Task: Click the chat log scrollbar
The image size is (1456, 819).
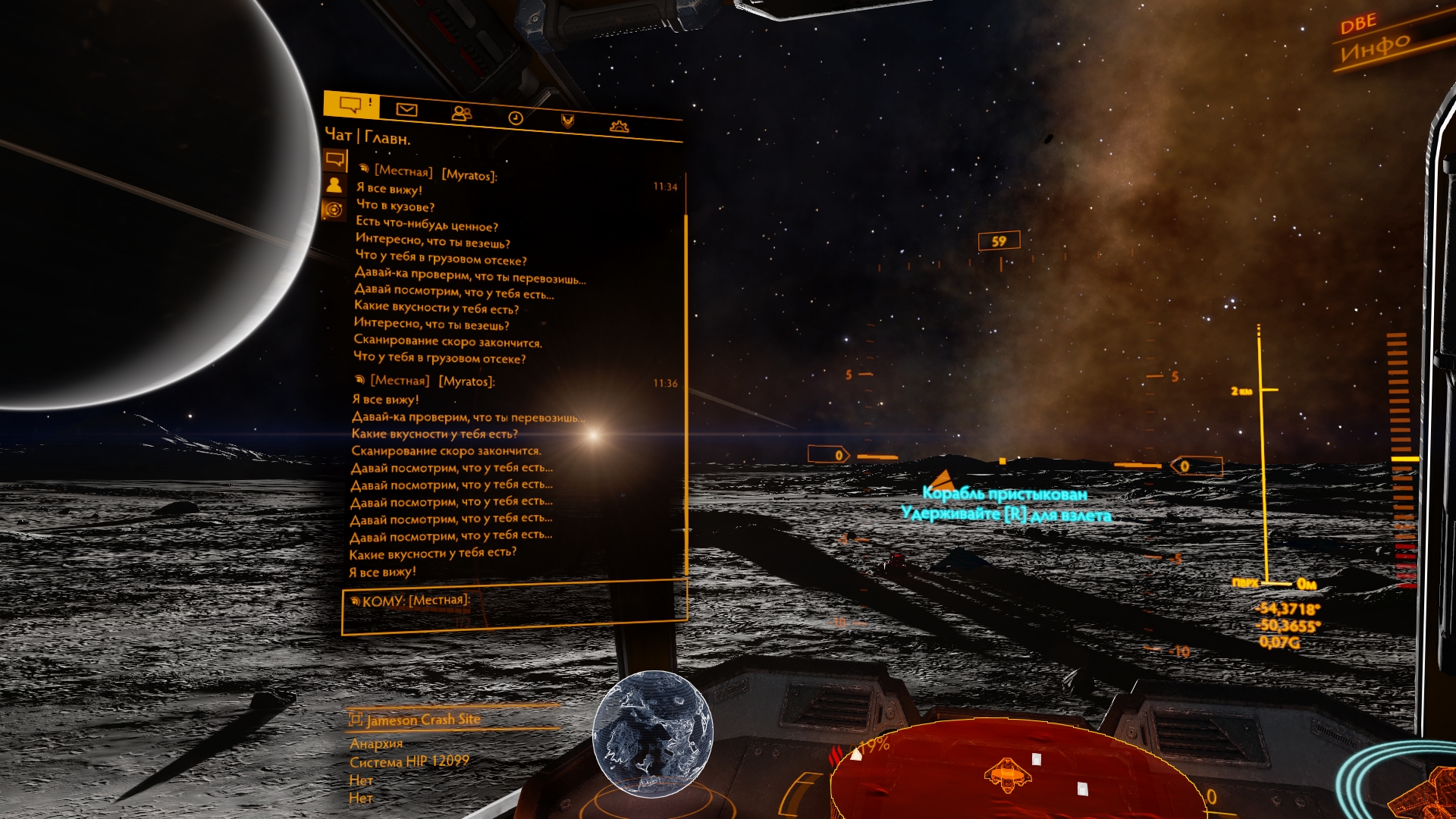Action: [x=686, y=379]
